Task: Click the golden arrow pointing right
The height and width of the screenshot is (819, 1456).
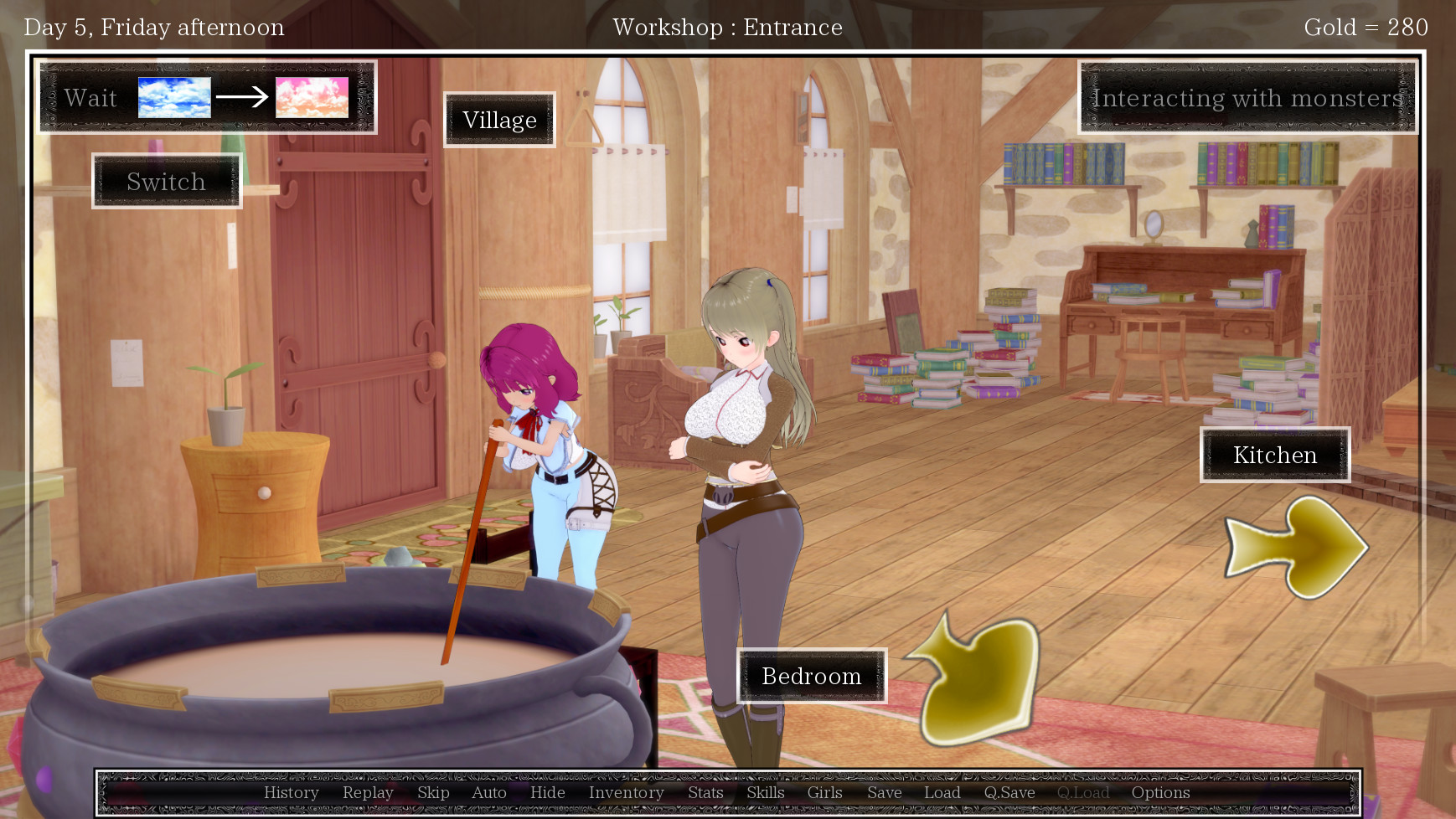Action: click(1296, 548)
